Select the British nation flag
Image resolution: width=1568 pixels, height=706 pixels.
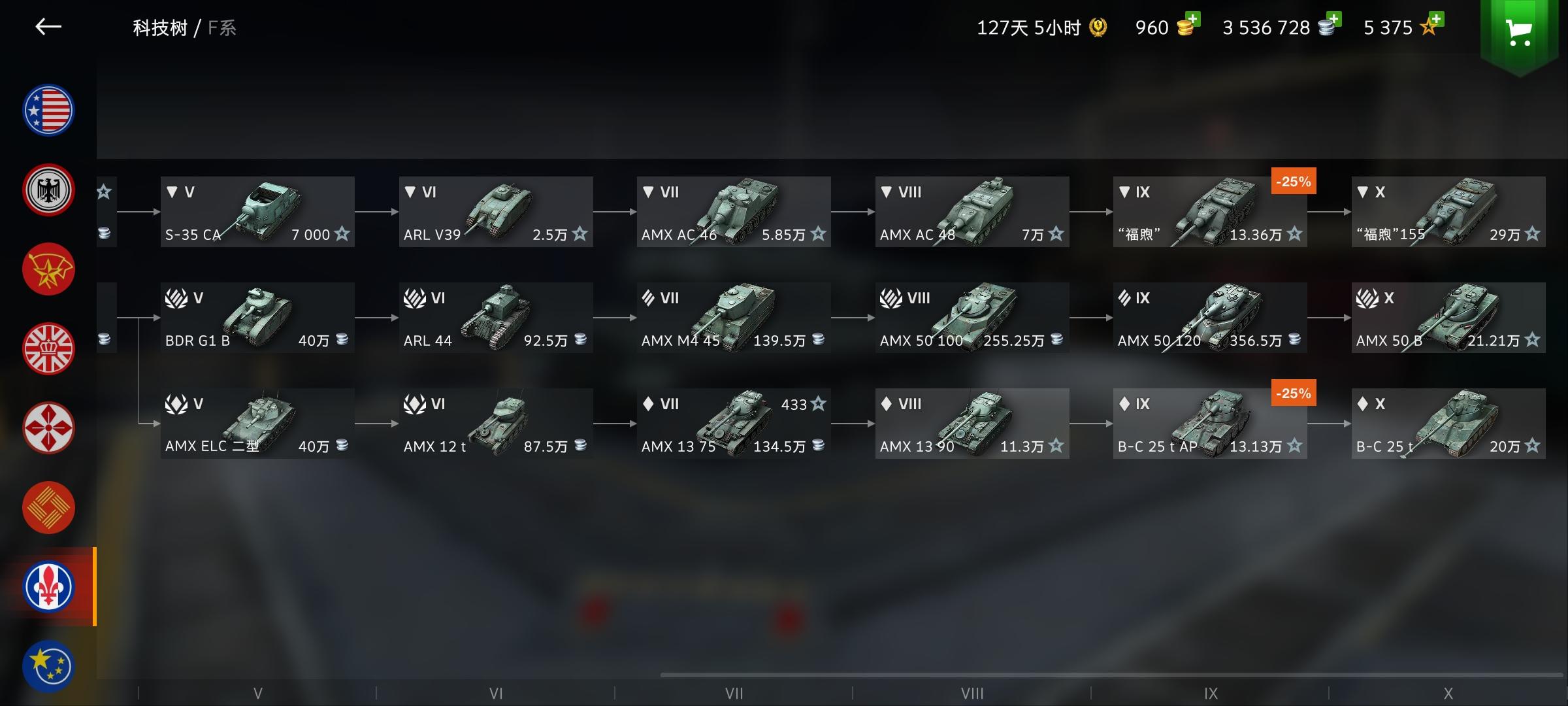(x=48, y=348)
